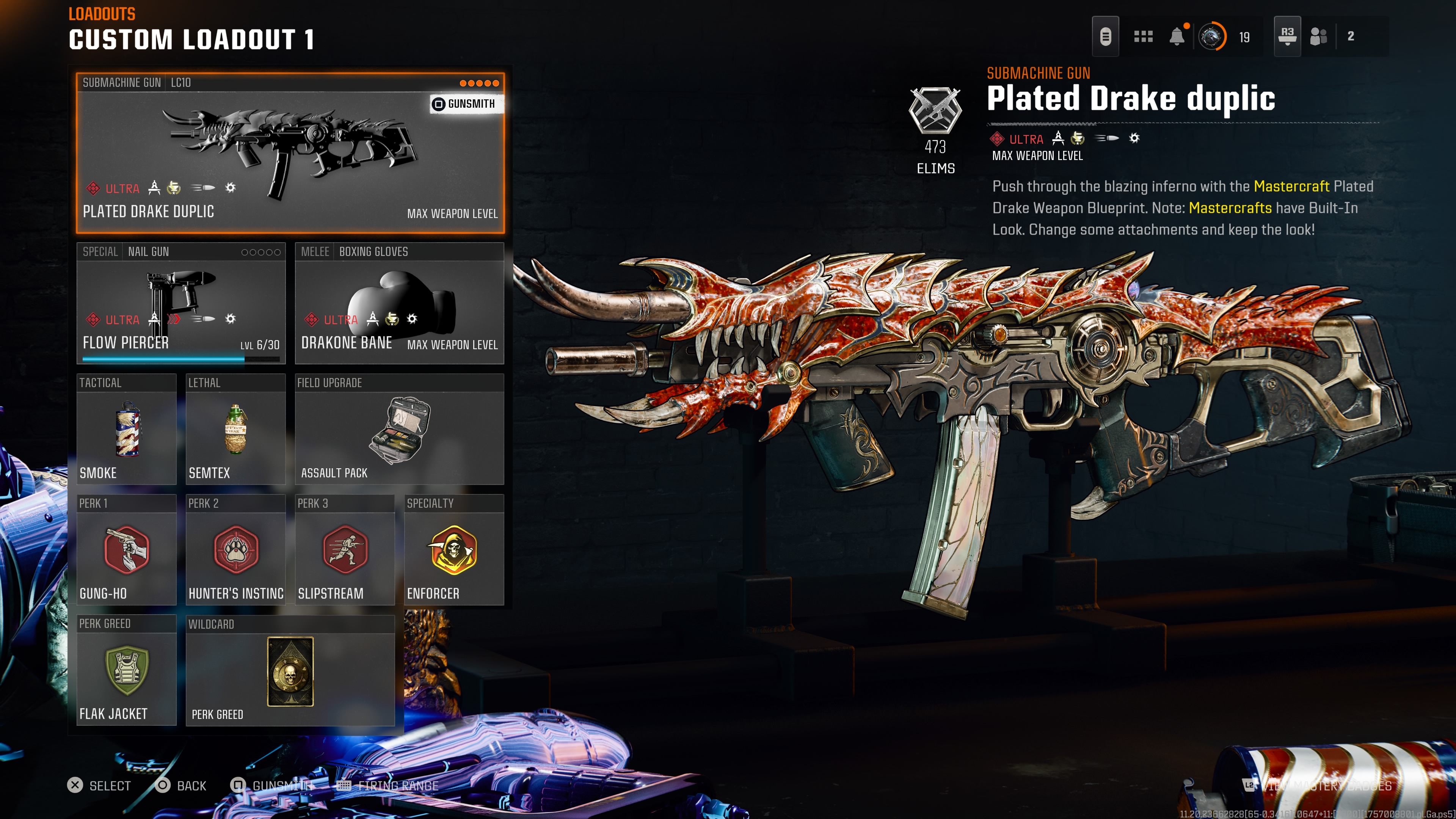The height and width of the screenshot is (819, 1456).
Task: Open the Smoke tactical slot
Action: coord(126,430)
